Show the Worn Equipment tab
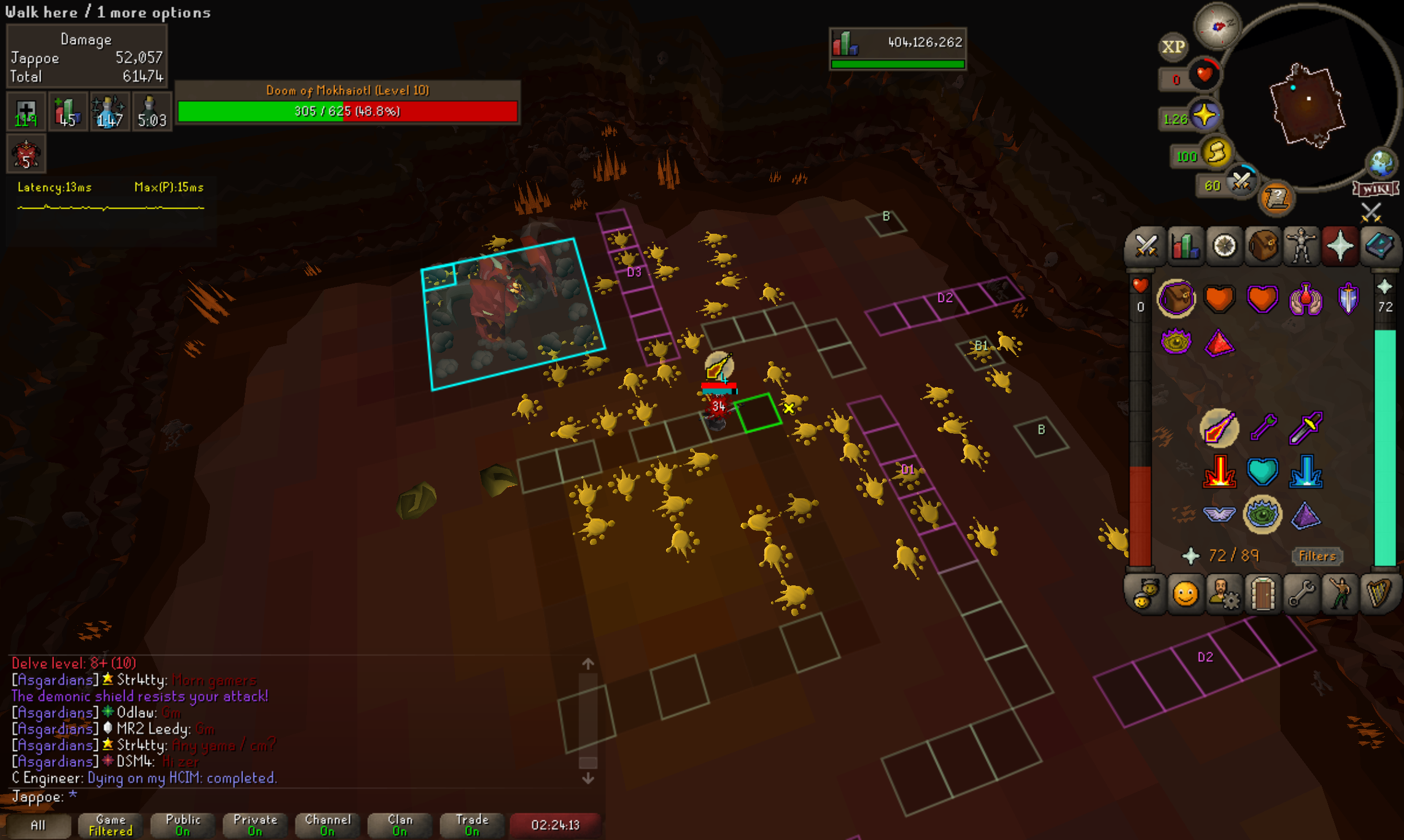The height and width of the screenshot is (840, 1404). [x=1301, y=247]
